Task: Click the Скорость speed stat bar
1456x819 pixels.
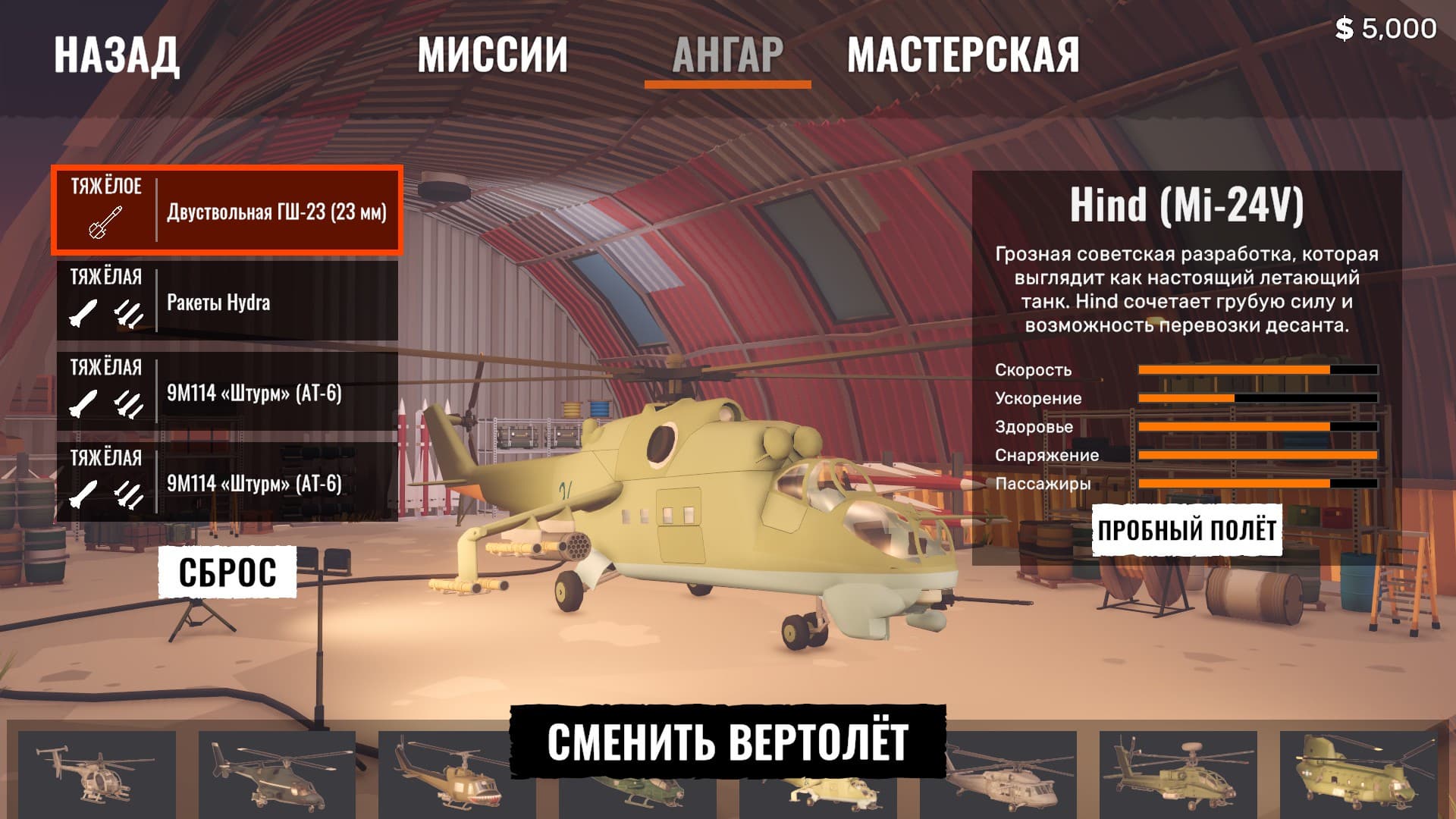Action: coord(1259,370)
